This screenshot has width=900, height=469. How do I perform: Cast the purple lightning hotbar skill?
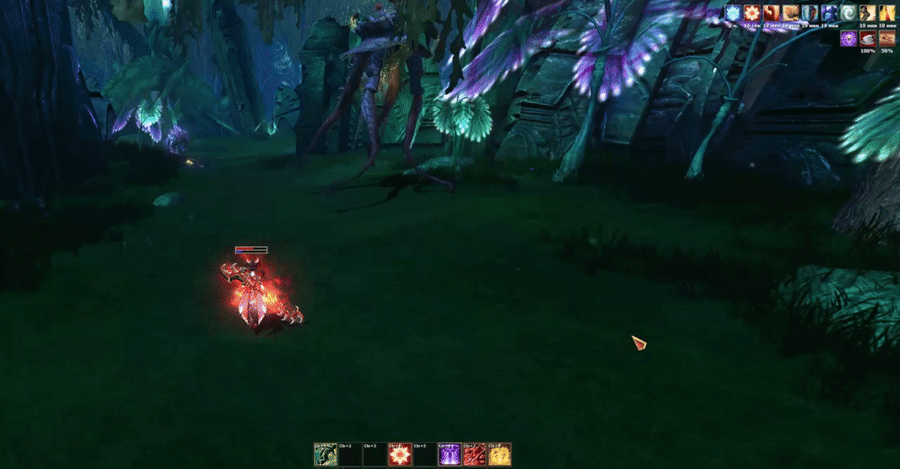click(x=450, y=454)
